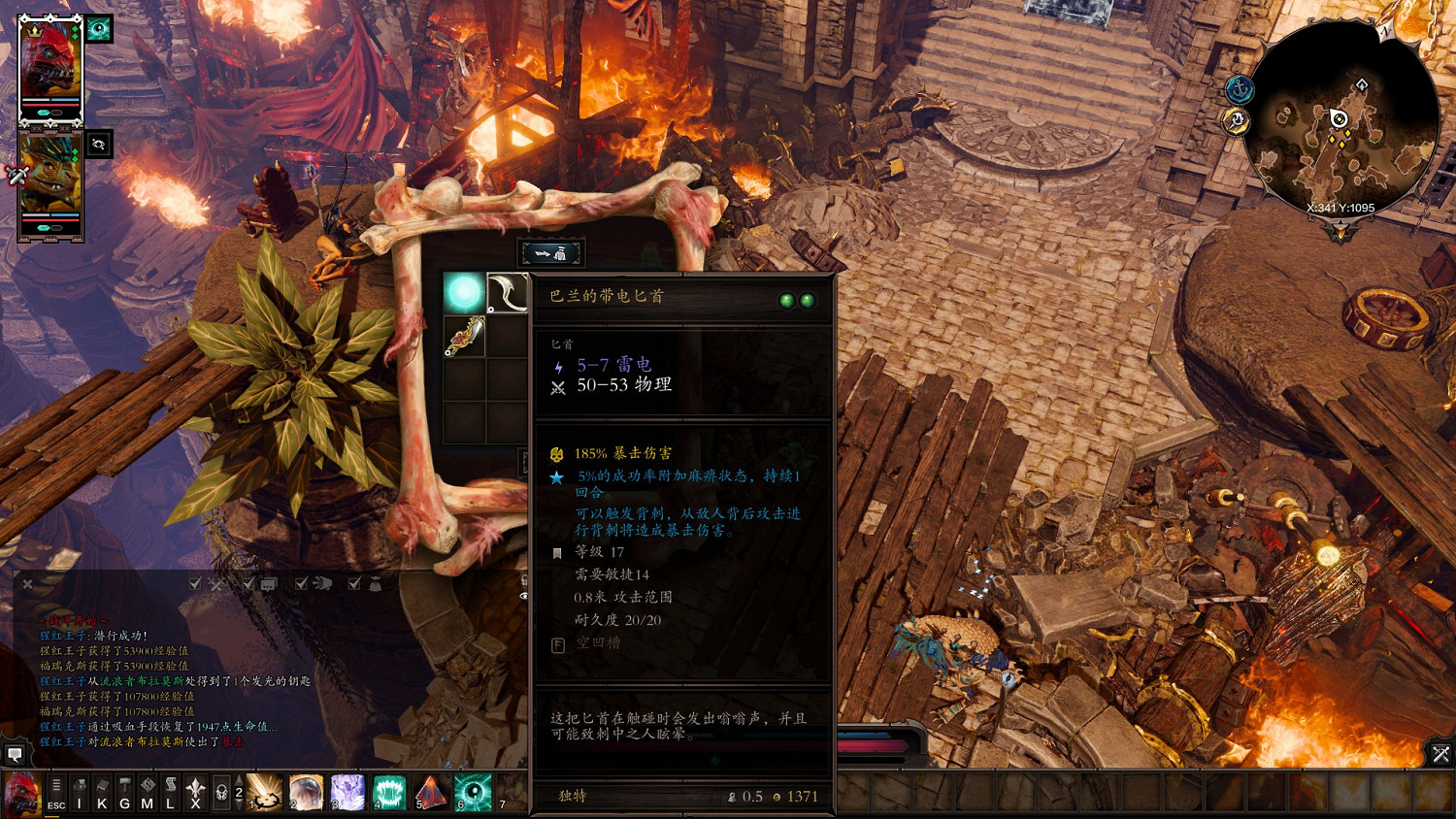Open the hamburger menu beside the ESC button
This screenshot has height=819, width=1456.
56,784
